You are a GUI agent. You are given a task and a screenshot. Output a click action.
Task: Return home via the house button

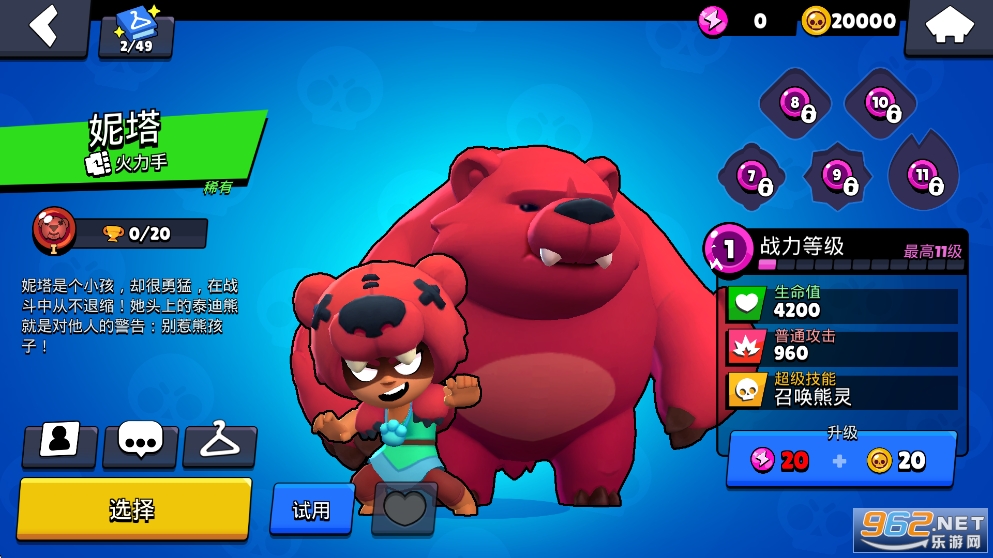coord(946,27)
